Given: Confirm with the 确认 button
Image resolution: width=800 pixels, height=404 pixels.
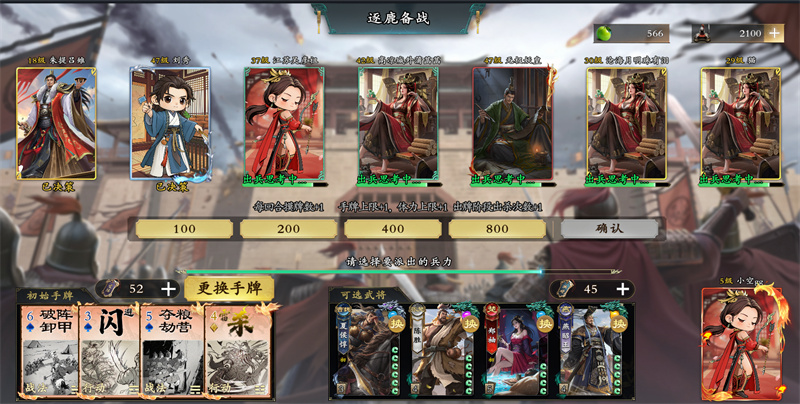Looking at the screenshot, I should pos(609,229).
